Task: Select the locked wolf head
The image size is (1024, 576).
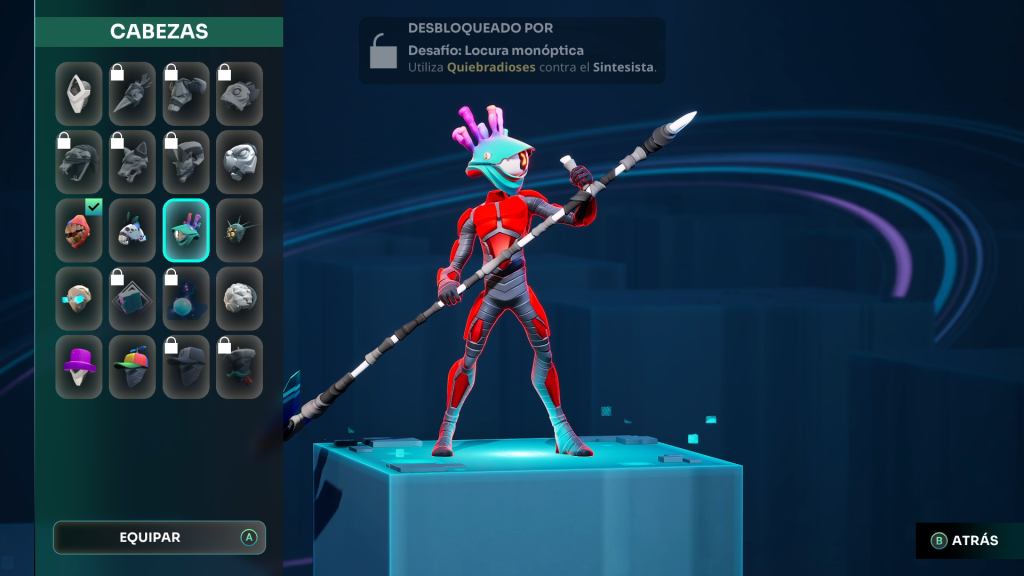Action: (132, 162)
